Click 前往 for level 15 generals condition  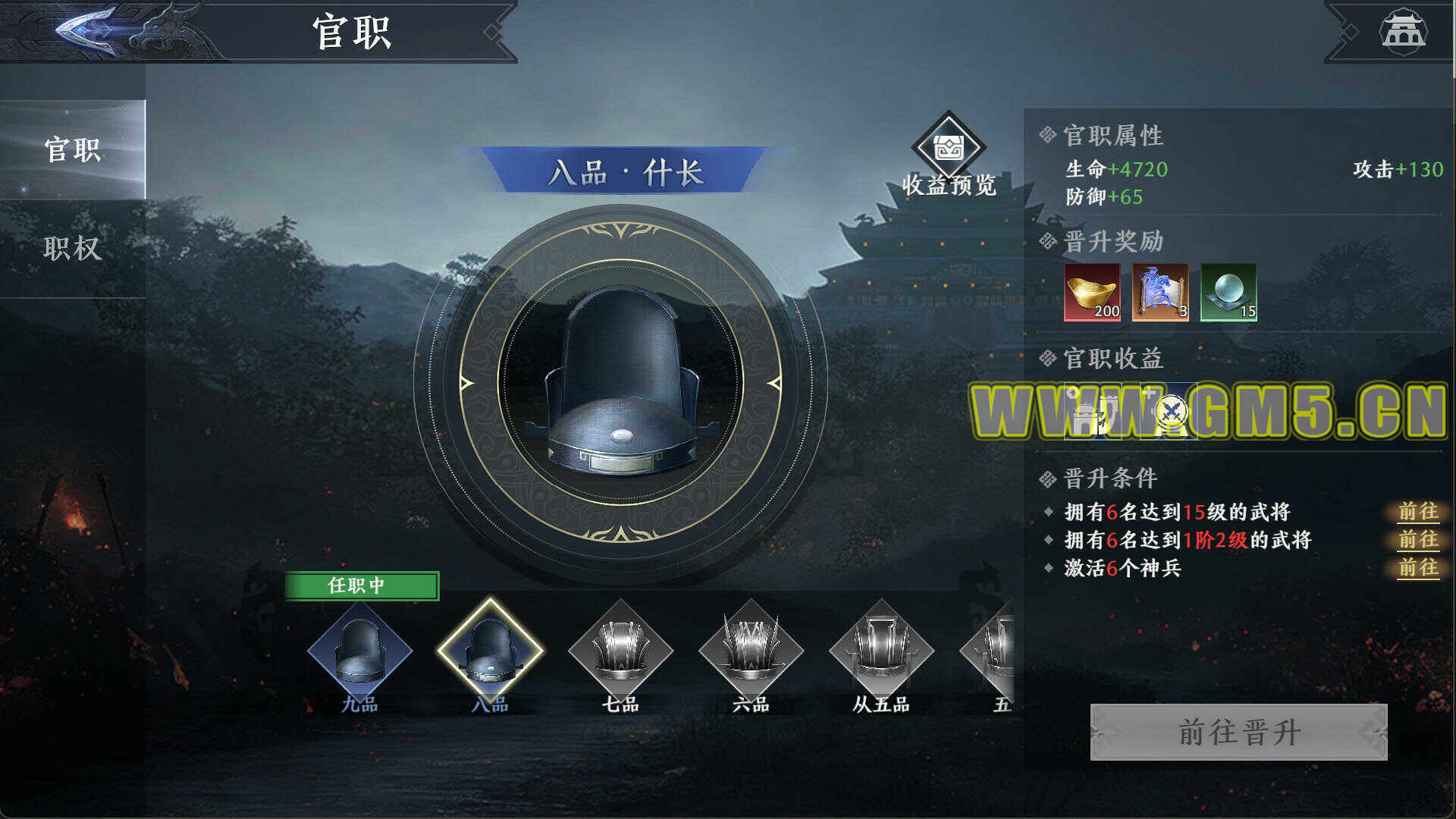pyautogui.click(x=1417, y=512)
